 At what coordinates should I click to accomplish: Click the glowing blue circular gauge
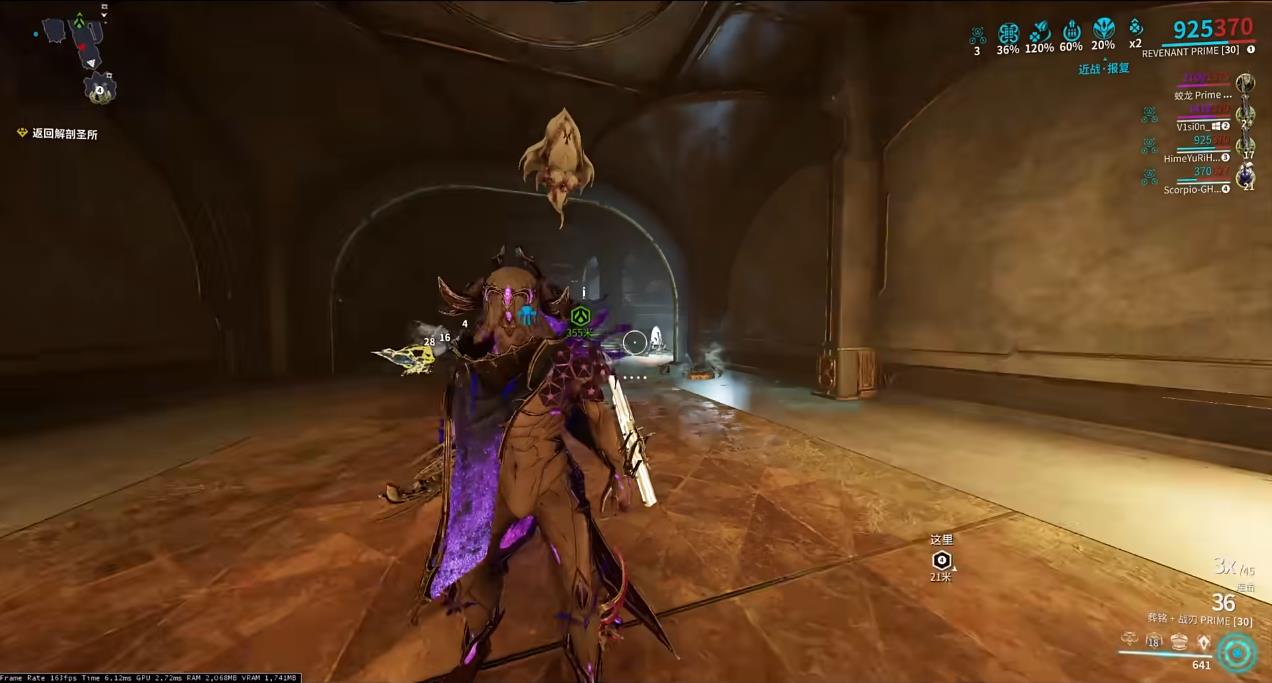[x=1238, y=653]
